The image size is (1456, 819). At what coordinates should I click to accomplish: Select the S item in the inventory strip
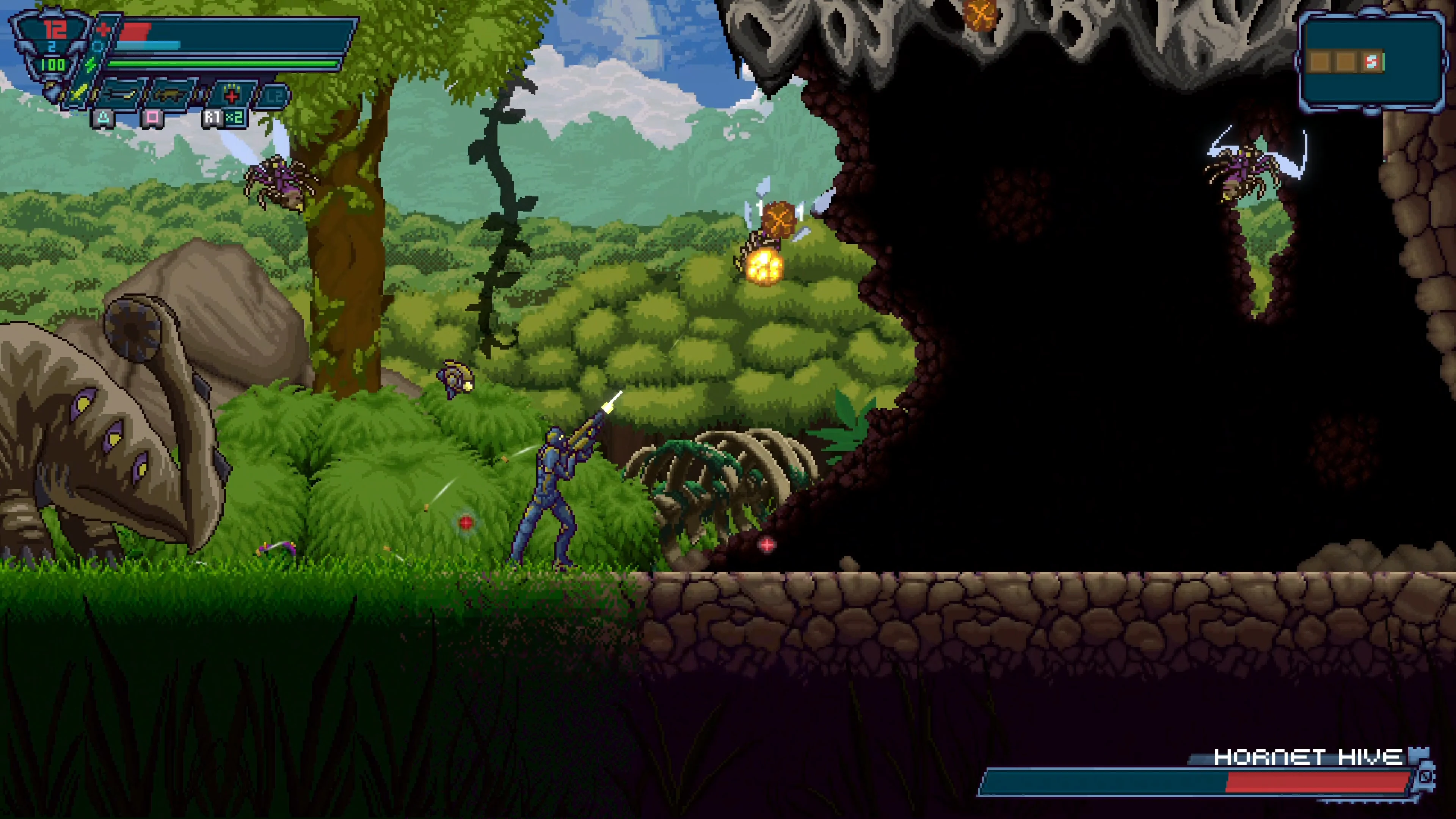(1372, 61)
